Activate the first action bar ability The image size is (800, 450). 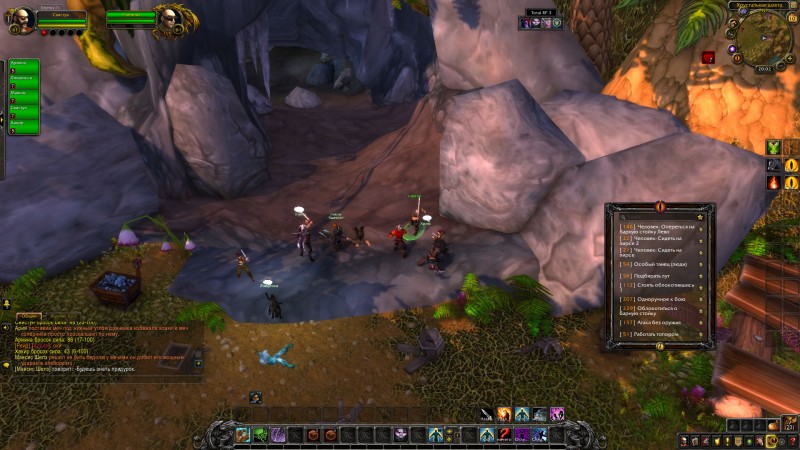click(242, 435)
